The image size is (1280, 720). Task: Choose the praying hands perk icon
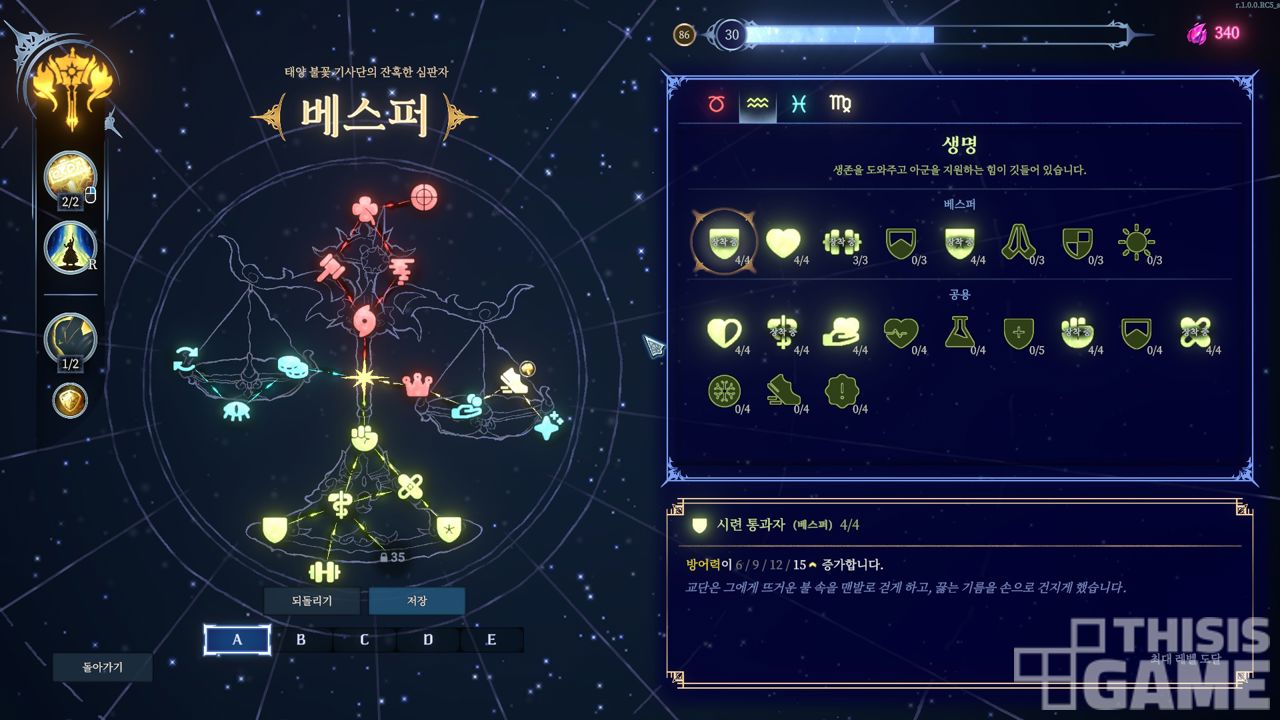1017,241
